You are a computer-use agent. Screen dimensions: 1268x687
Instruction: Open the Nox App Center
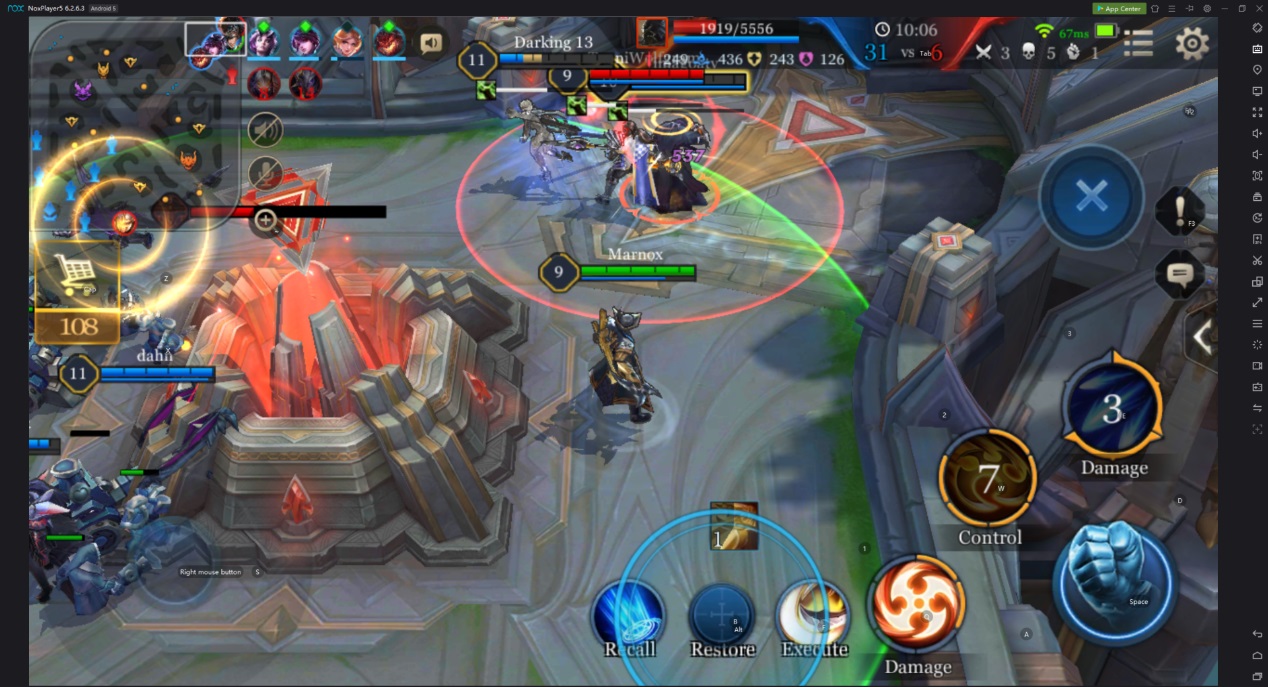(x=1118, y=8)
